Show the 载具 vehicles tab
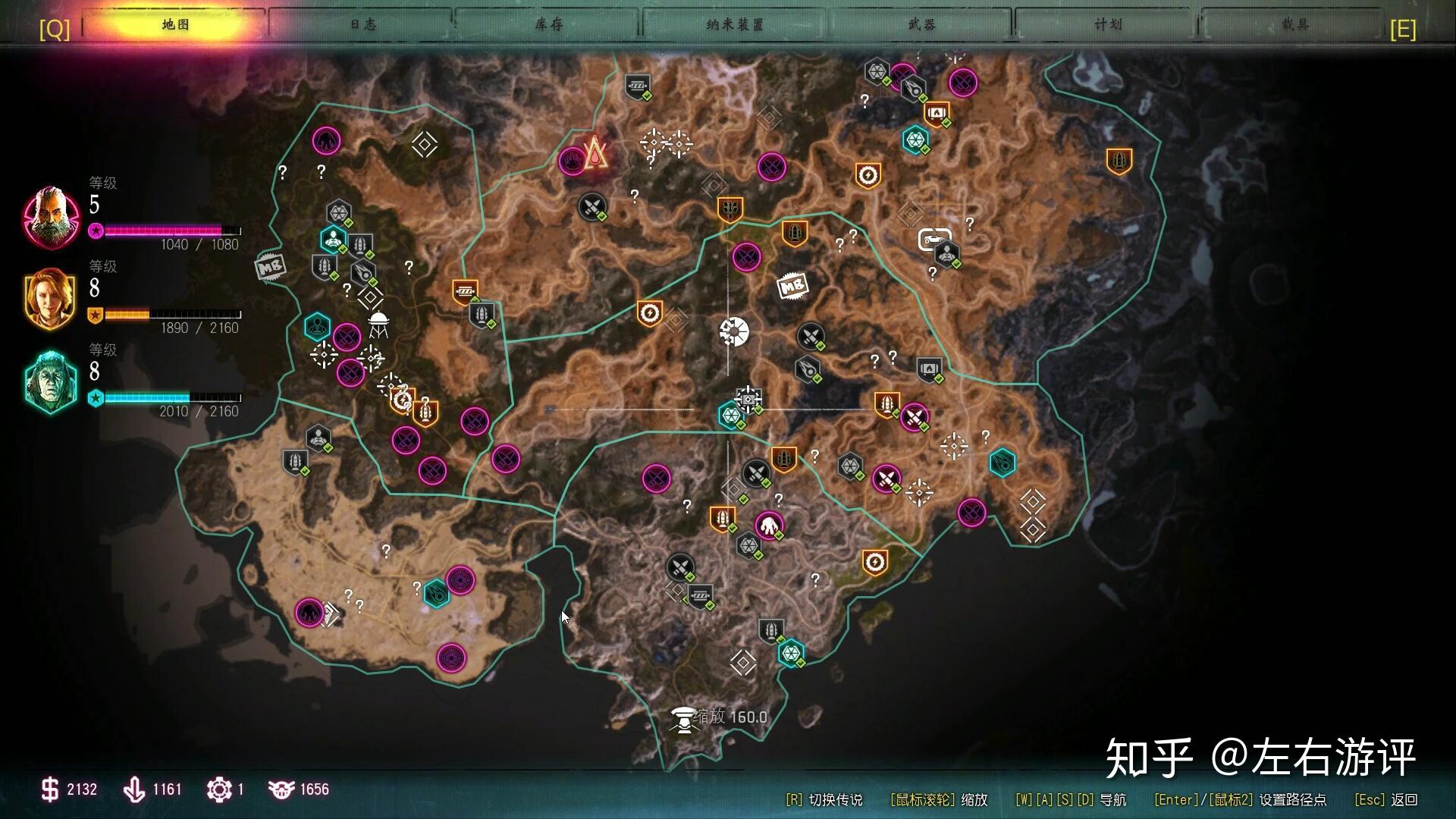This screenshot has height=819, width=1456. [1294, 24]
